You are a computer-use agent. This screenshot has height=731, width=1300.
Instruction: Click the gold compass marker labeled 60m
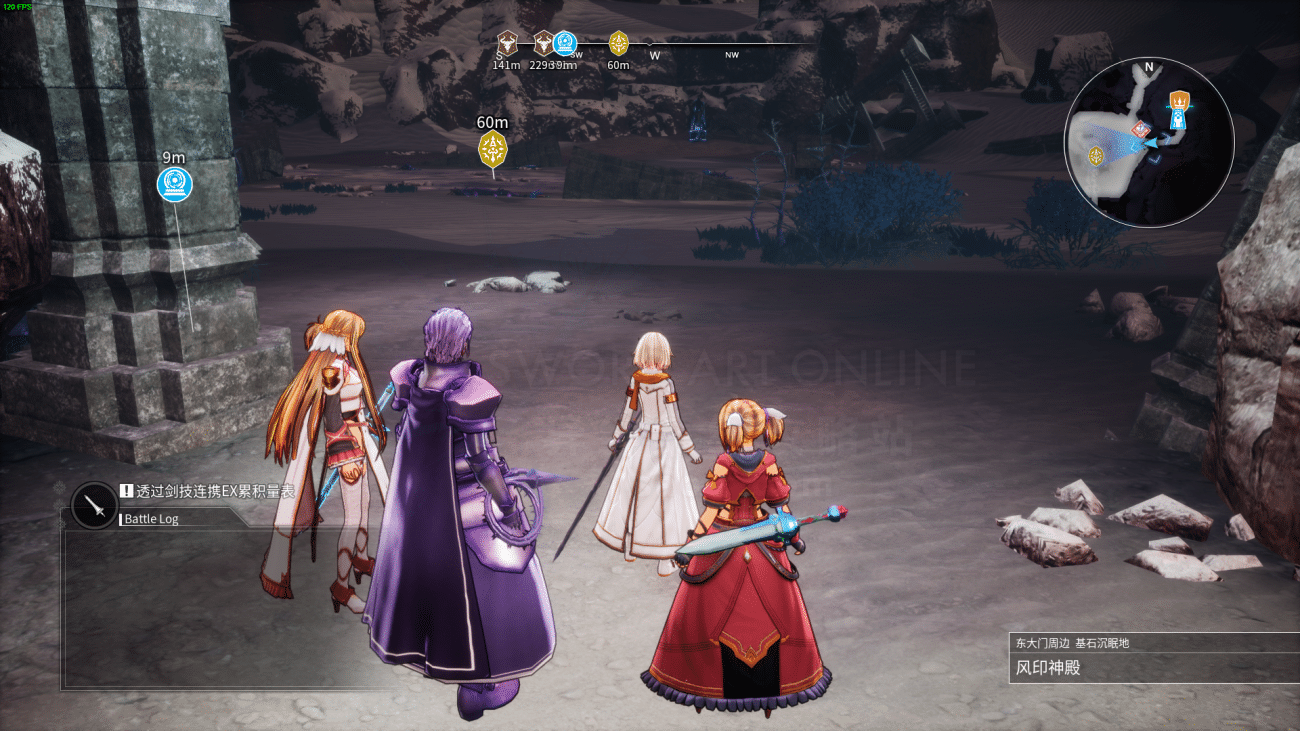point(618,43)
